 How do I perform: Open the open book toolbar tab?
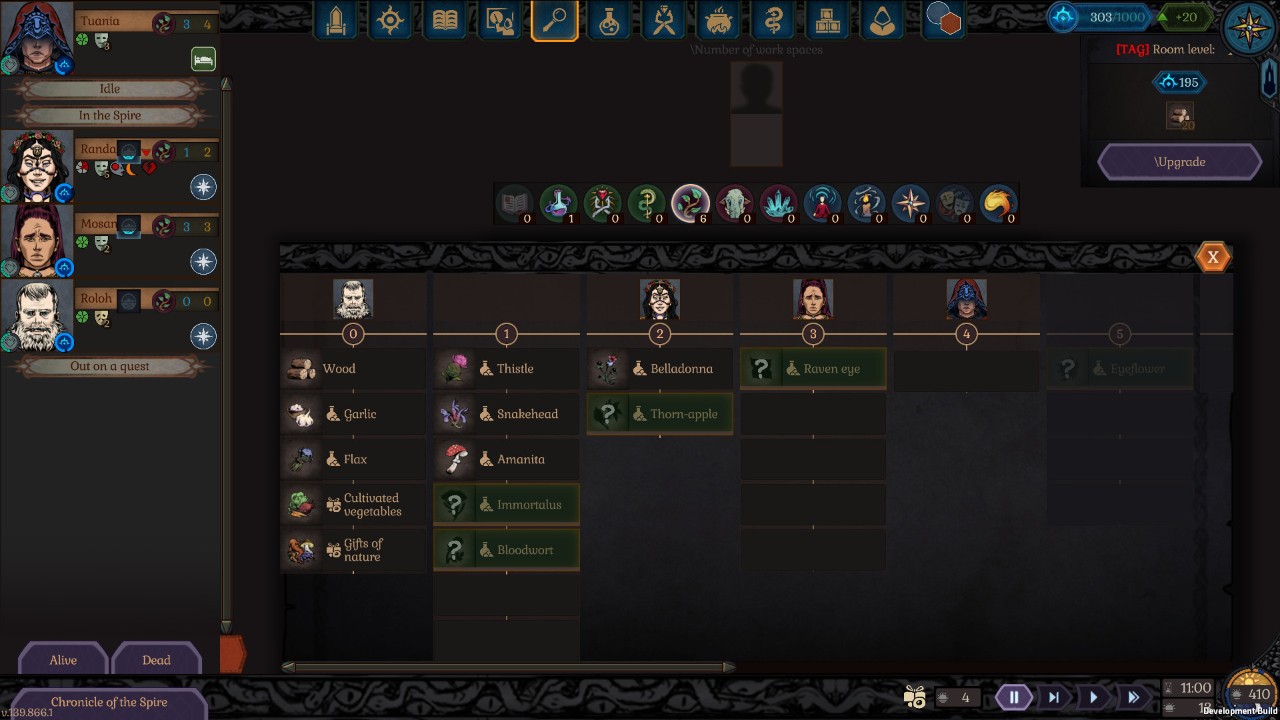(x=444, y=20)
